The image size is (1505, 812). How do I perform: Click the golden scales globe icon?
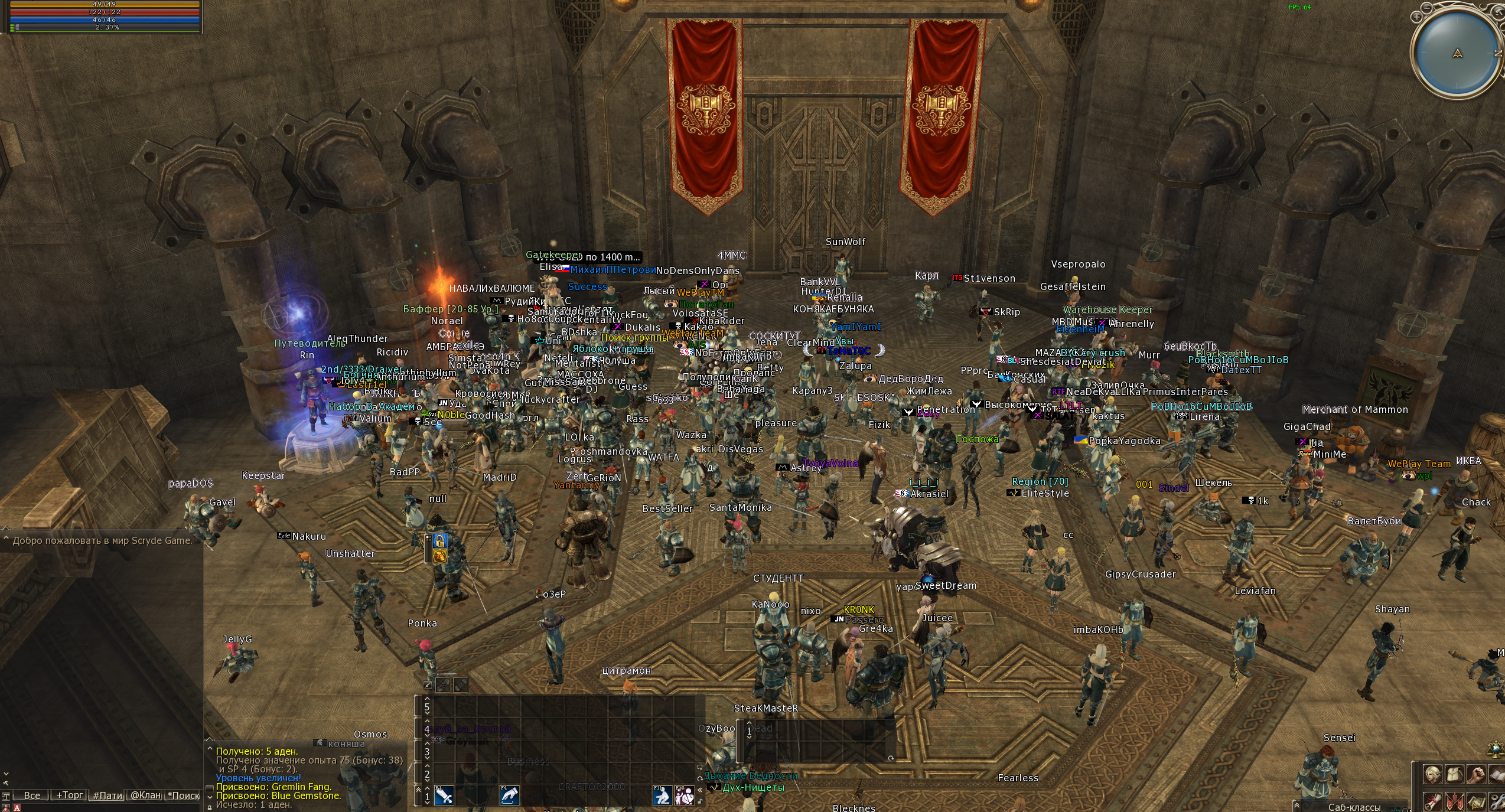tap(1497, 749)
